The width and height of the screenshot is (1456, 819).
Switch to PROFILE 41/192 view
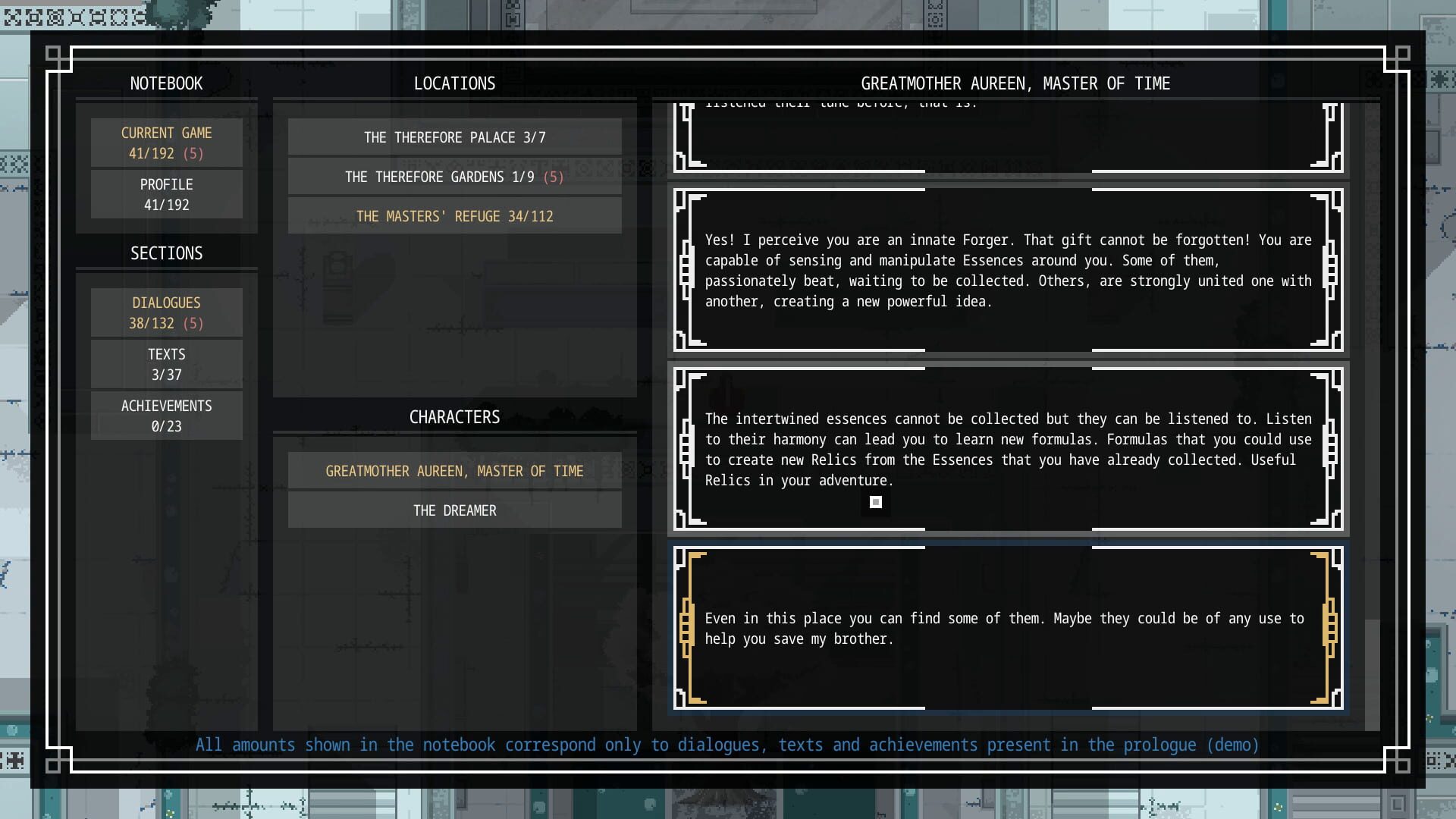coord(166,194)
